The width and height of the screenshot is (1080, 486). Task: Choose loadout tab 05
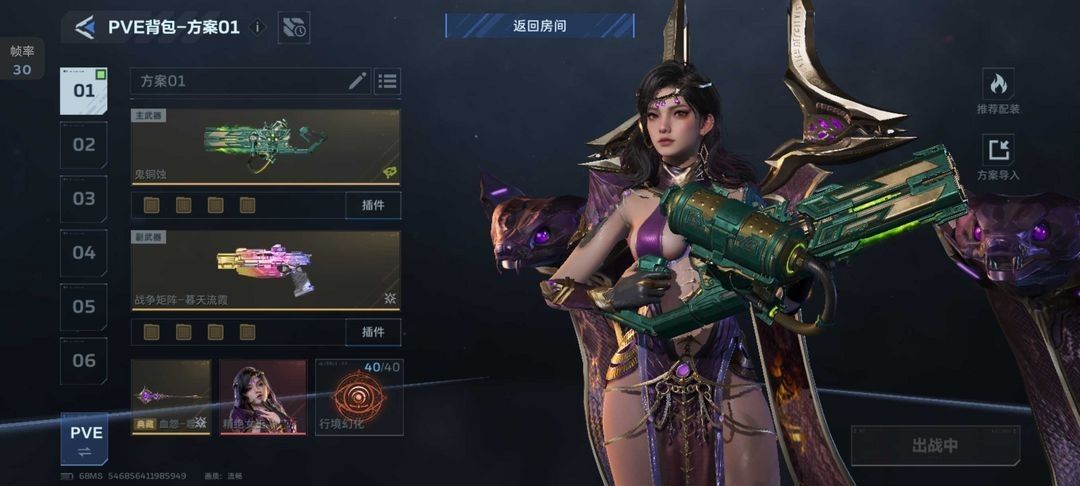[x=84, y=307]
